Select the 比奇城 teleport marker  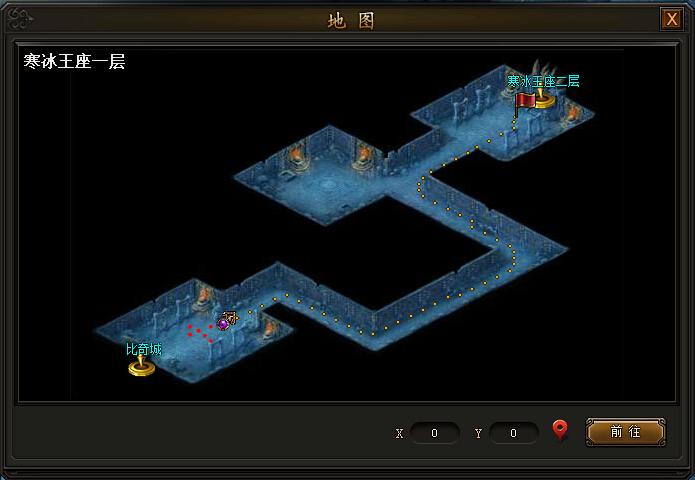142,365
